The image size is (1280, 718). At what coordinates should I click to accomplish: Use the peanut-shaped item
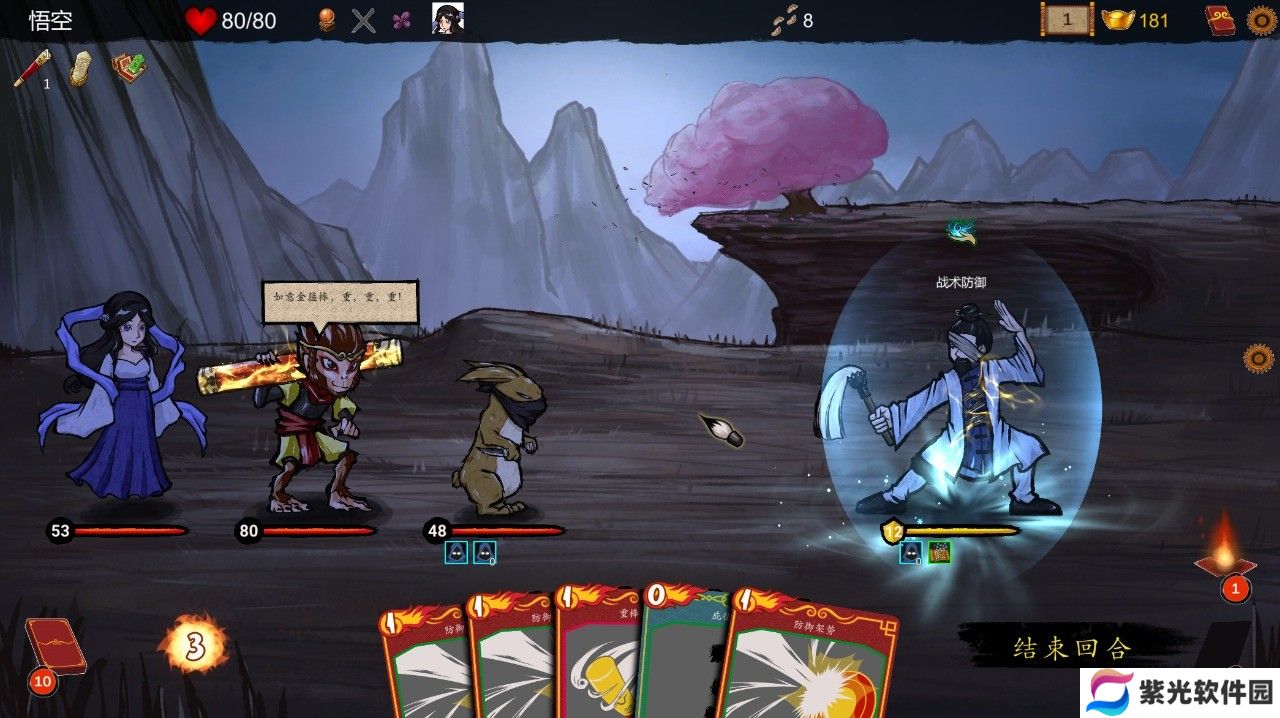[80, 68]
